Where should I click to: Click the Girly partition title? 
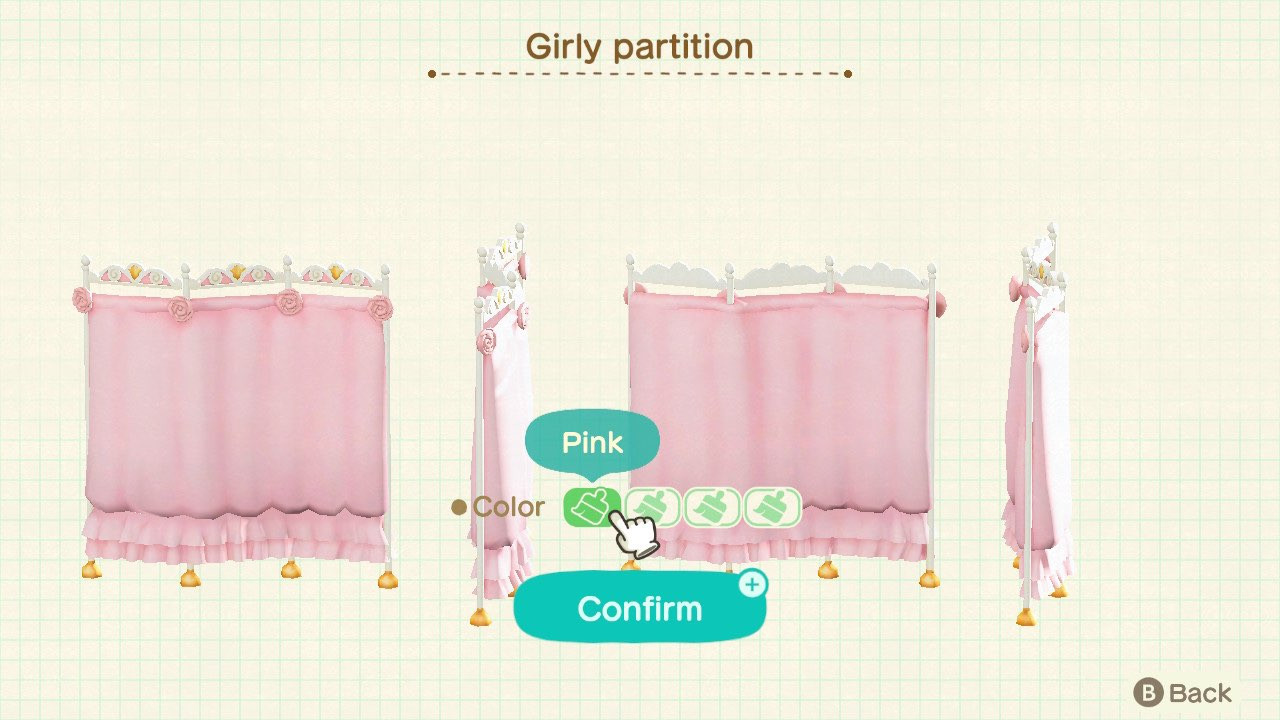[x=640, y=46]
